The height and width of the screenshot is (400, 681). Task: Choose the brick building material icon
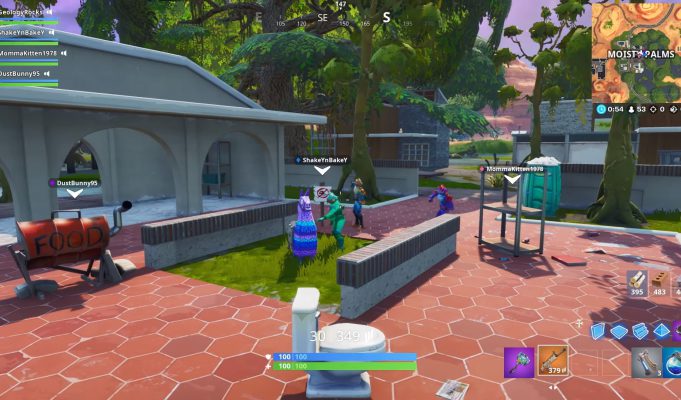click(660, 281)
